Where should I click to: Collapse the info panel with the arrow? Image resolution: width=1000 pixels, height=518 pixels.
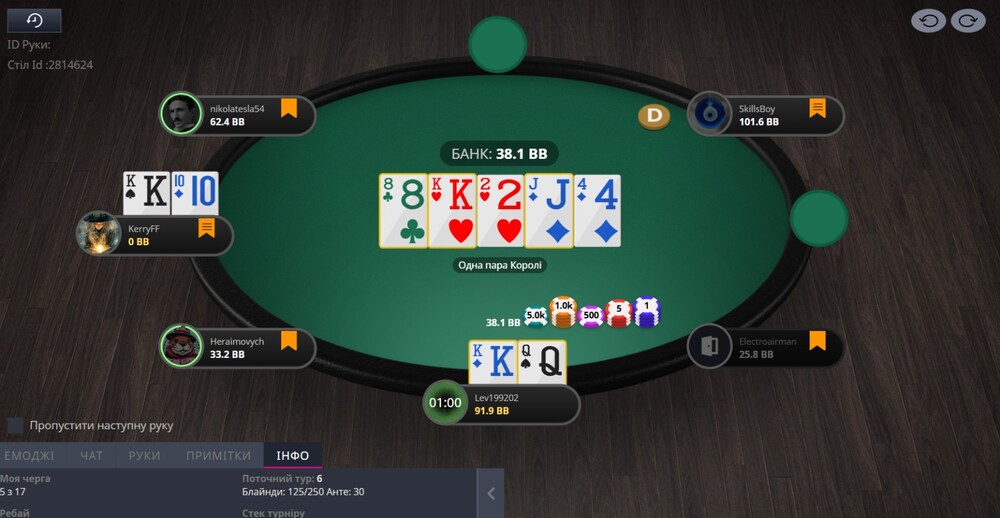491,493
